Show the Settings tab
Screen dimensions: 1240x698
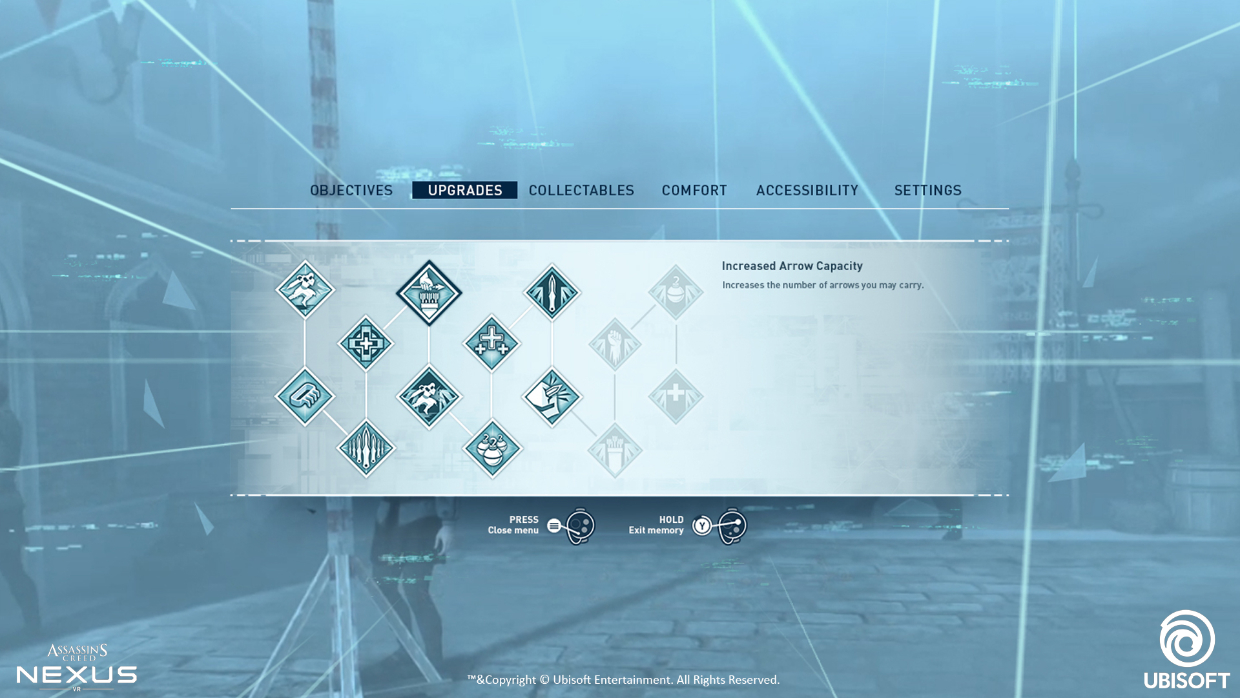pyautogui.click(x=927, y=190)
